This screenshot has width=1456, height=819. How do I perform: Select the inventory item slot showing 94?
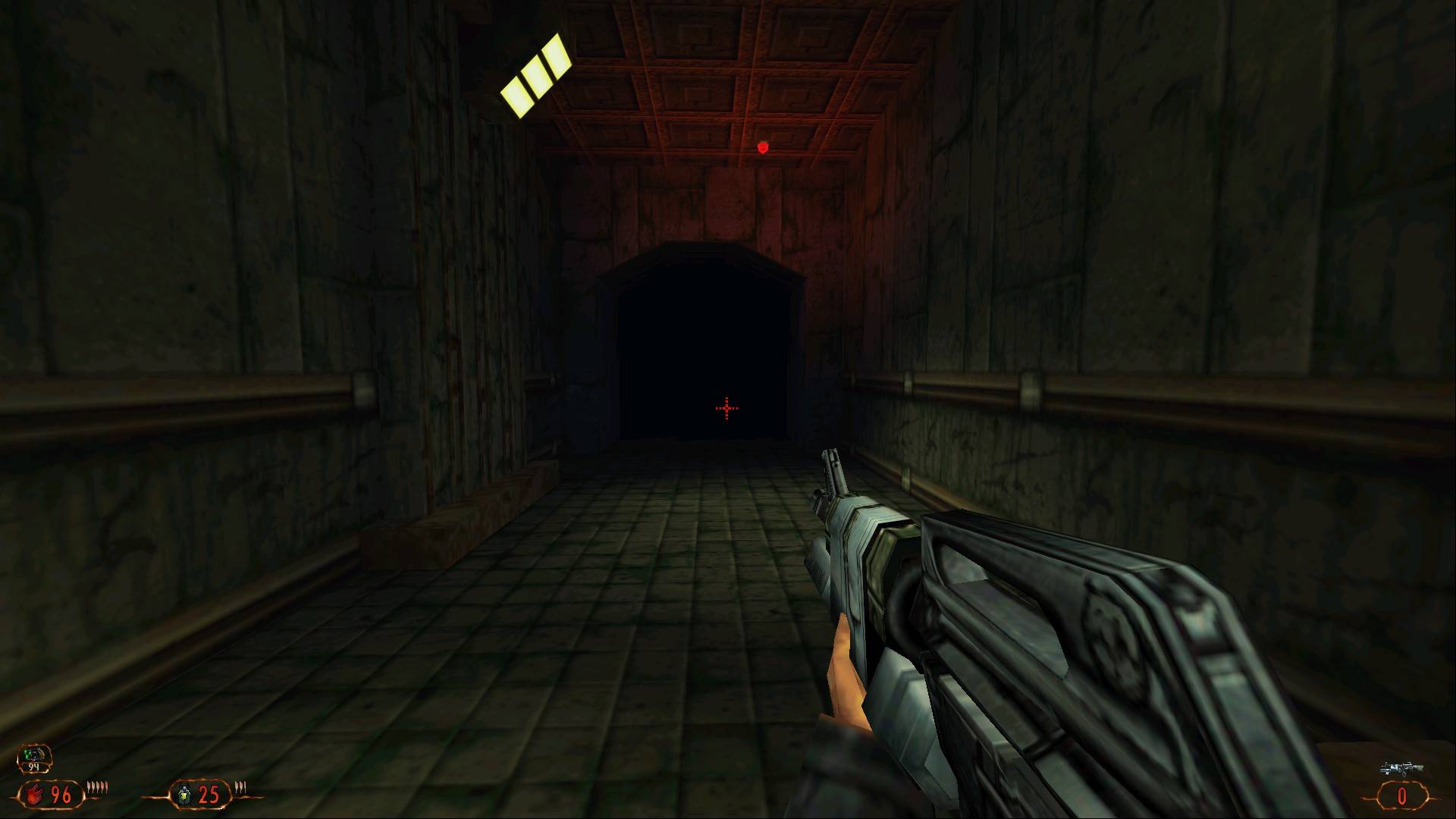click(36, 758)
